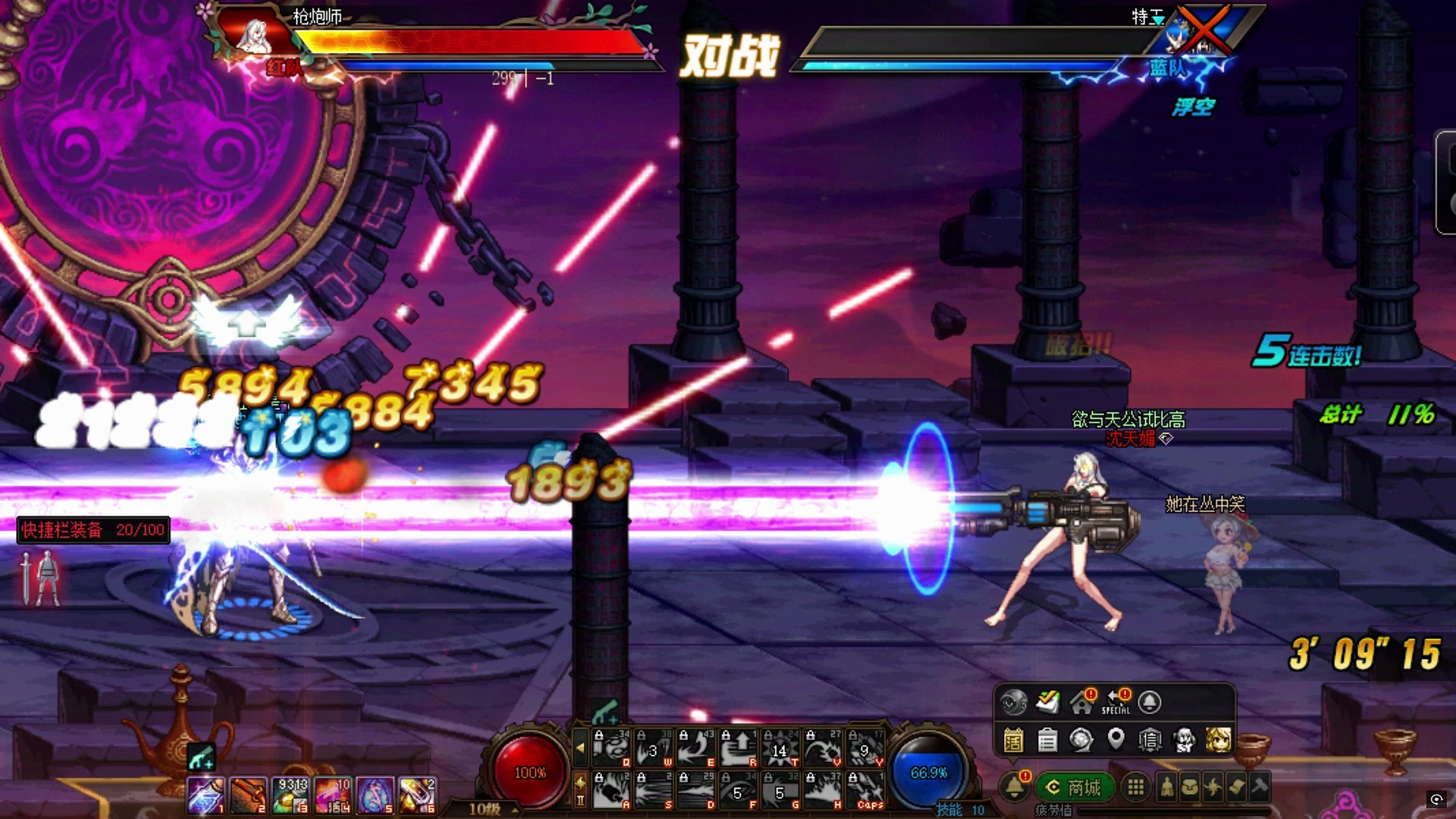Click the map pin location icon
The width and height of the screenshot is (1456, 819).
click(1116, 738)
